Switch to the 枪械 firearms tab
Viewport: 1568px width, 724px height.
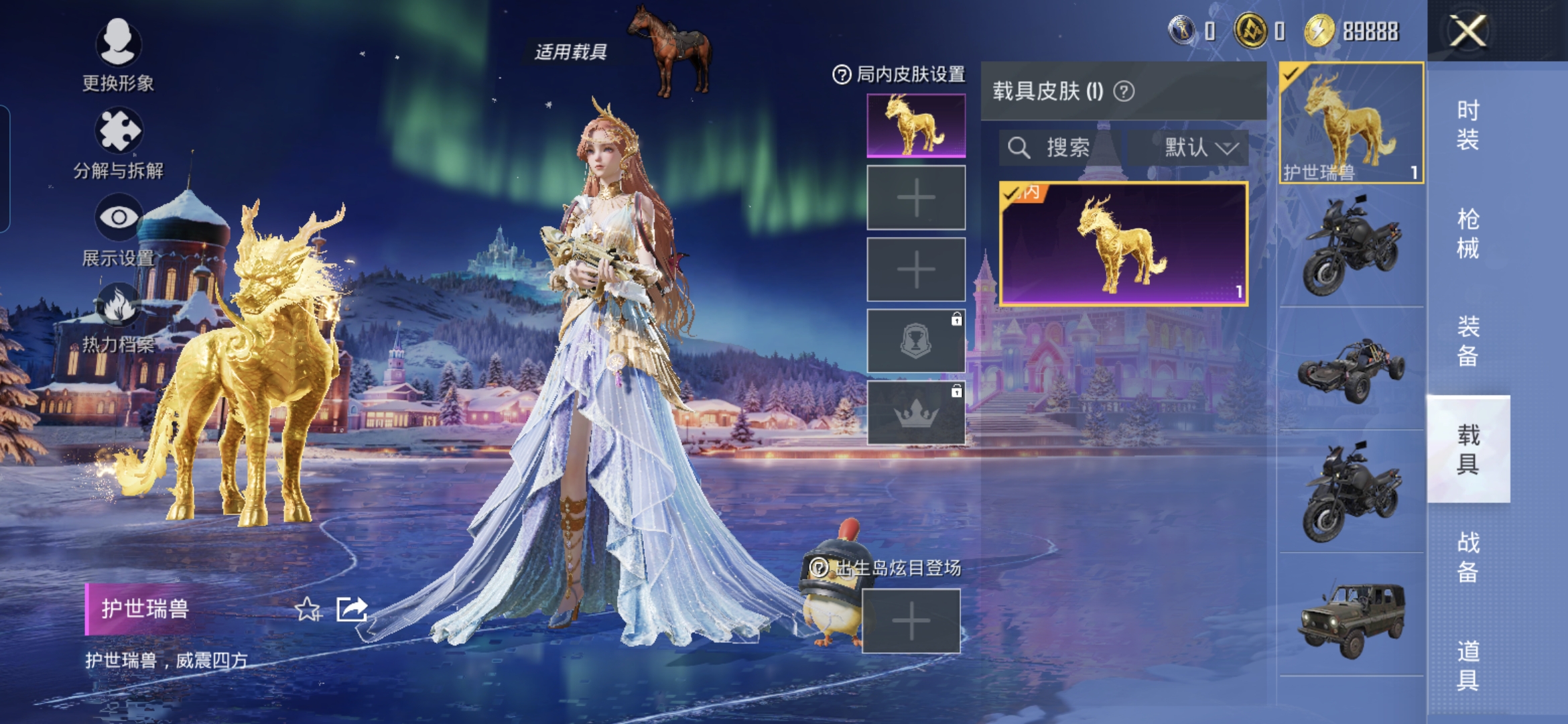tap(1467, 233)
